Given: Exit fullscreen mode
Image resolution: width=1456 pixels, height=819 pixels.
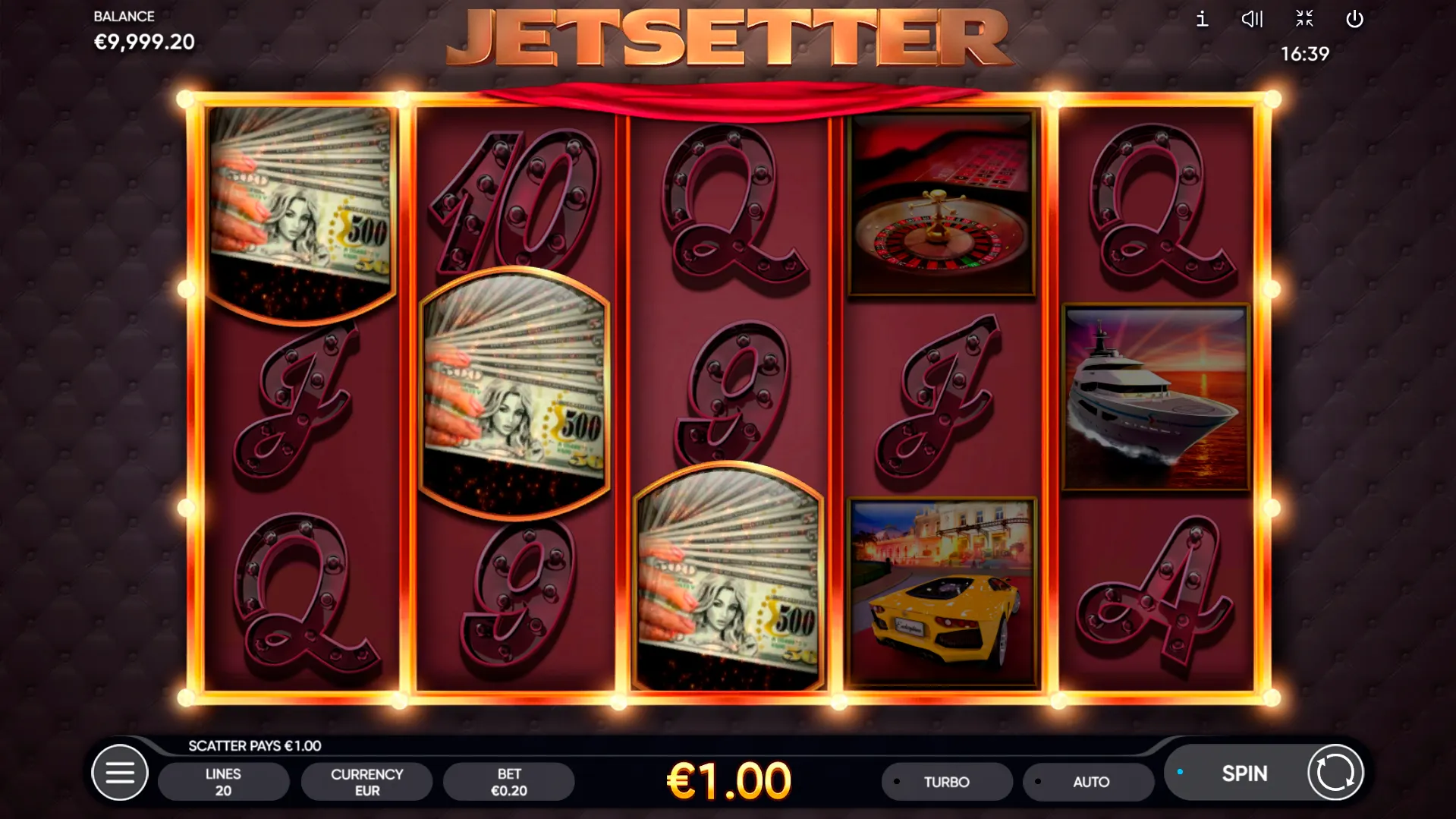Looking at the screenshot, I should [1303, 19].
